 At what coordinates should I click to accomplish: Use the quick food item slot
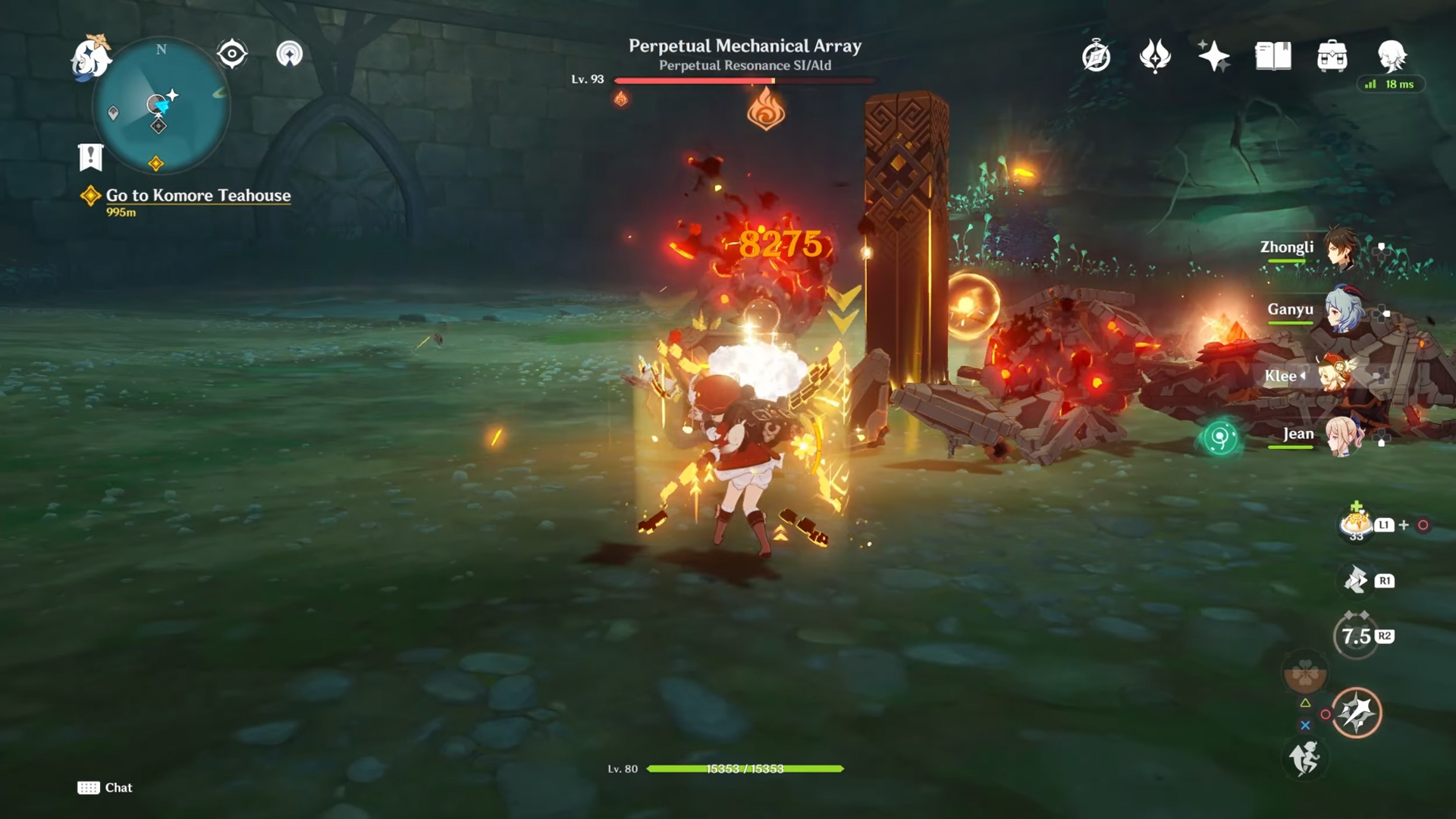pos(1355,524)
